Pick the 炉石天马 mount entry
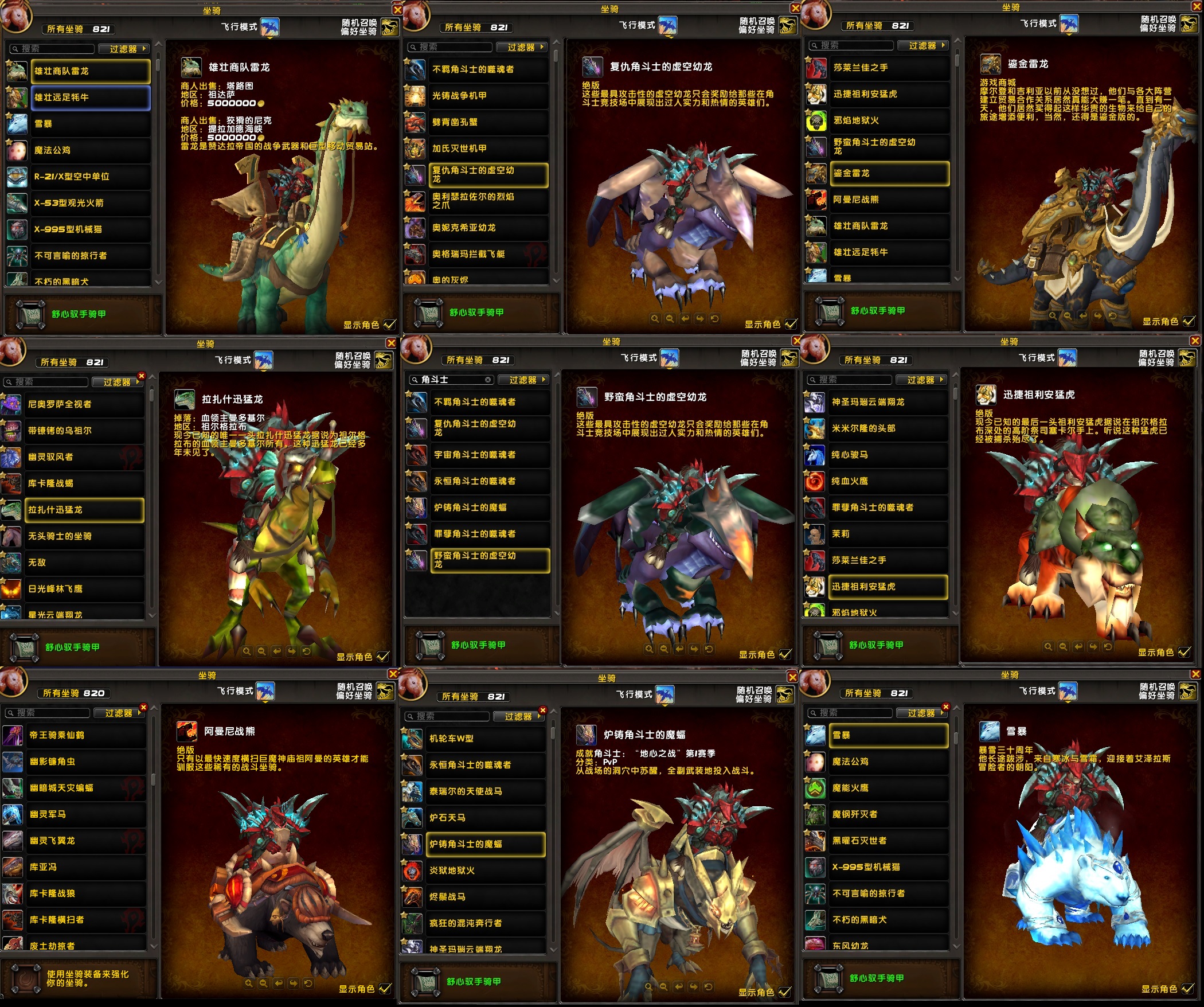1204x1007 pixels. pos(486,818)
